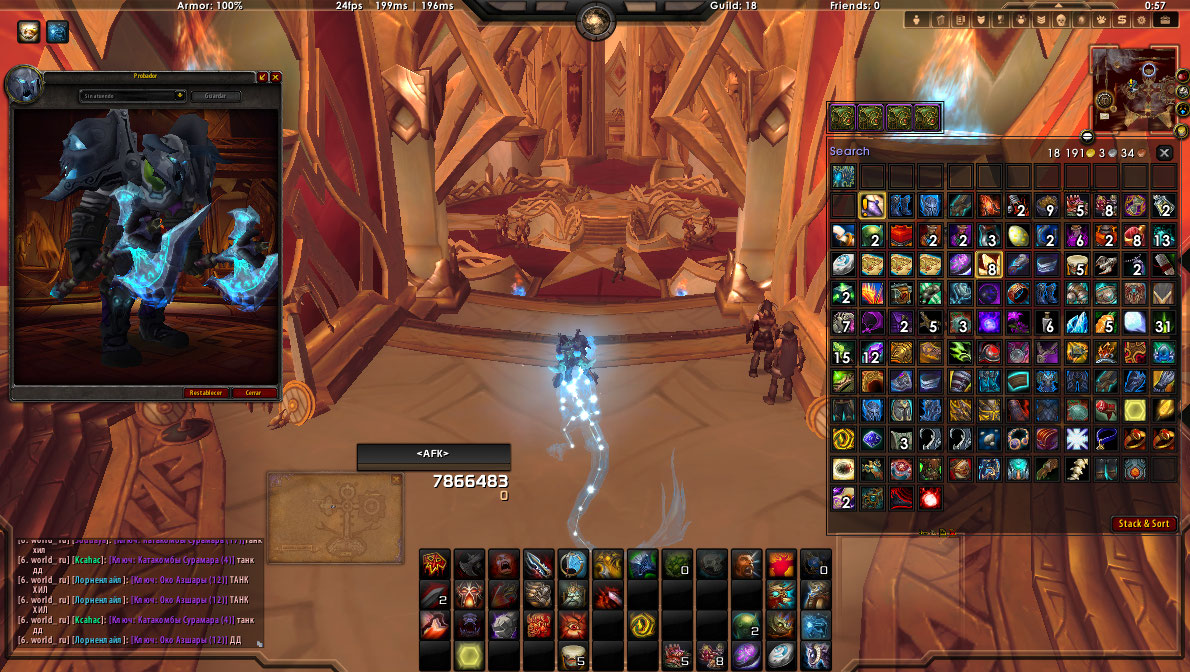Open the outfit dropdown in Probador
This screenshot has width=1190, height=672.
pyautogui.click(x=132, y=96)
